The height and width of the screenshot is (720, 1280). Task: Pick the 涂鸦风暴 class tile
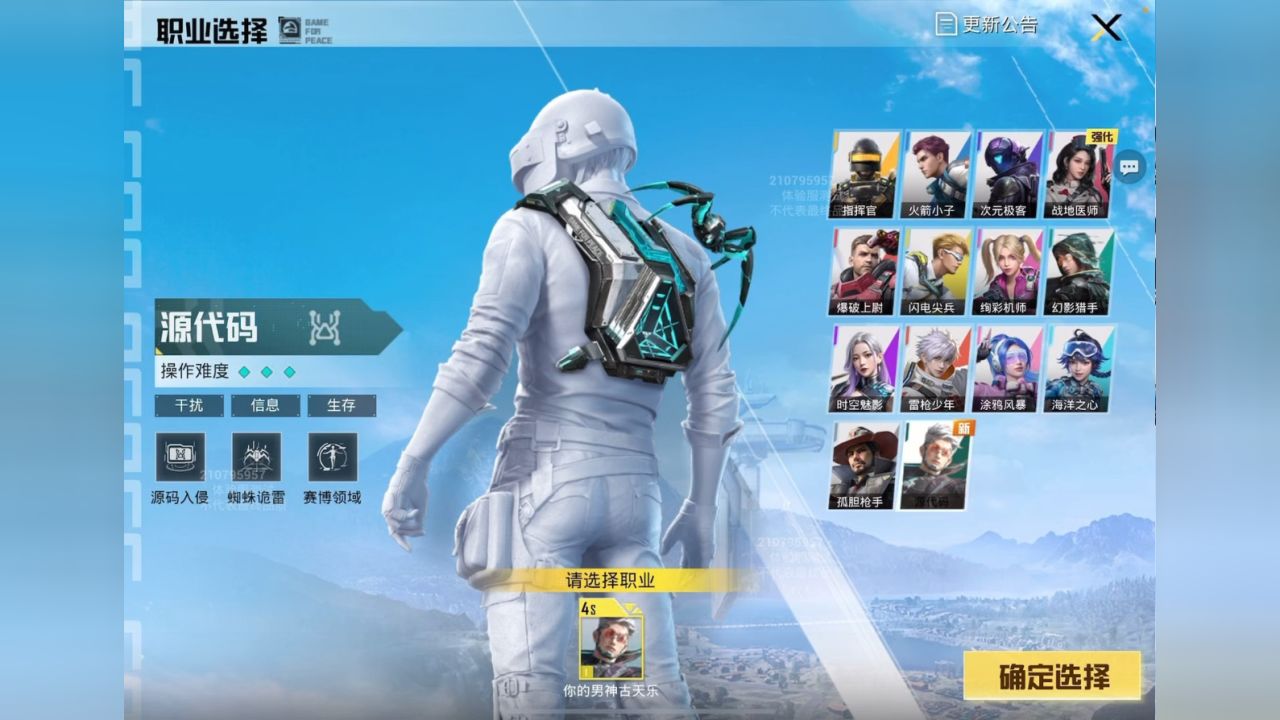(x=1007, y=368)
